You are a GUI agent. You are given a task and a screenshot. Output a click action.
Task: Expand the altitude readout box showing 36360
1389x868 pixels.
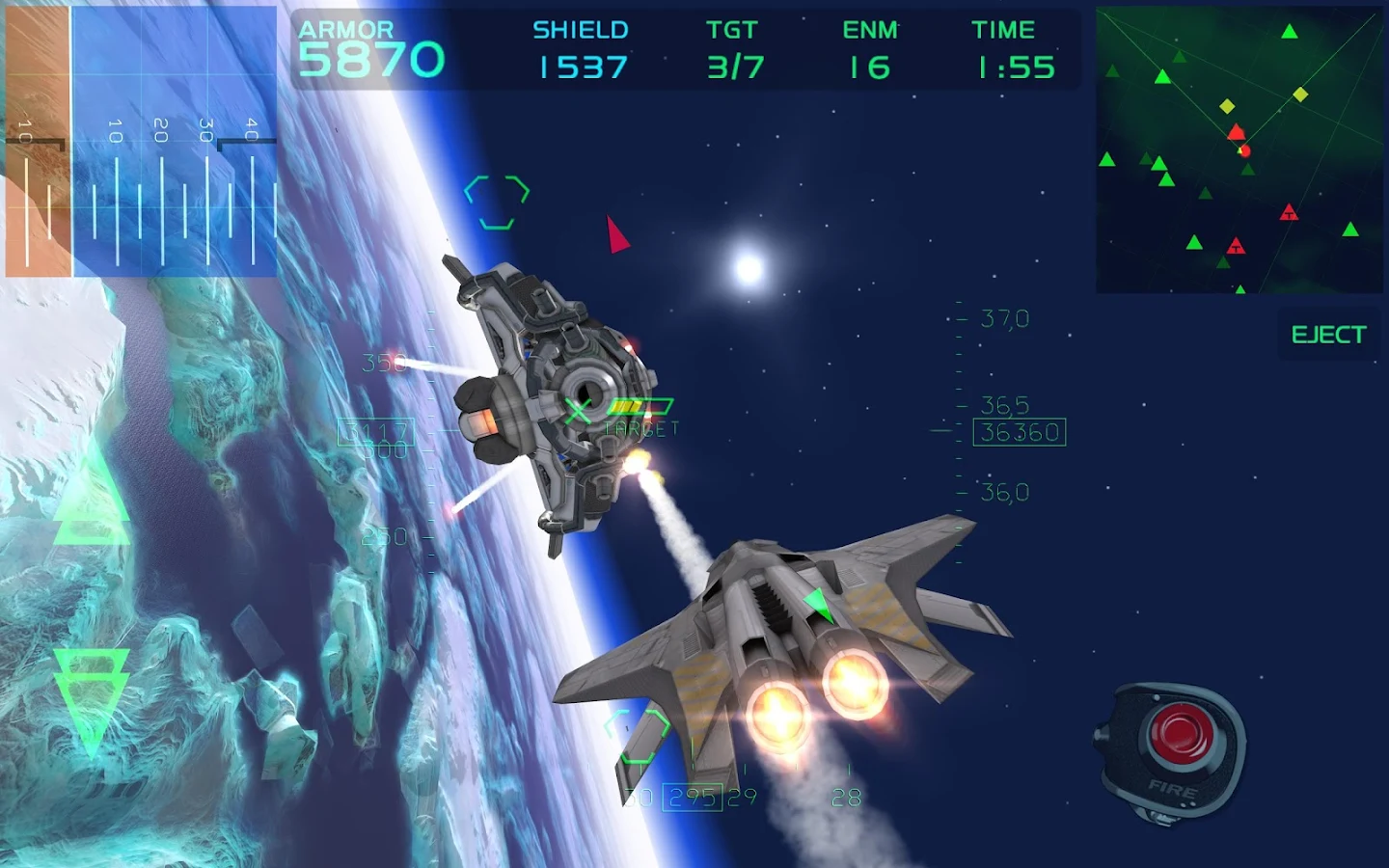1021,432
